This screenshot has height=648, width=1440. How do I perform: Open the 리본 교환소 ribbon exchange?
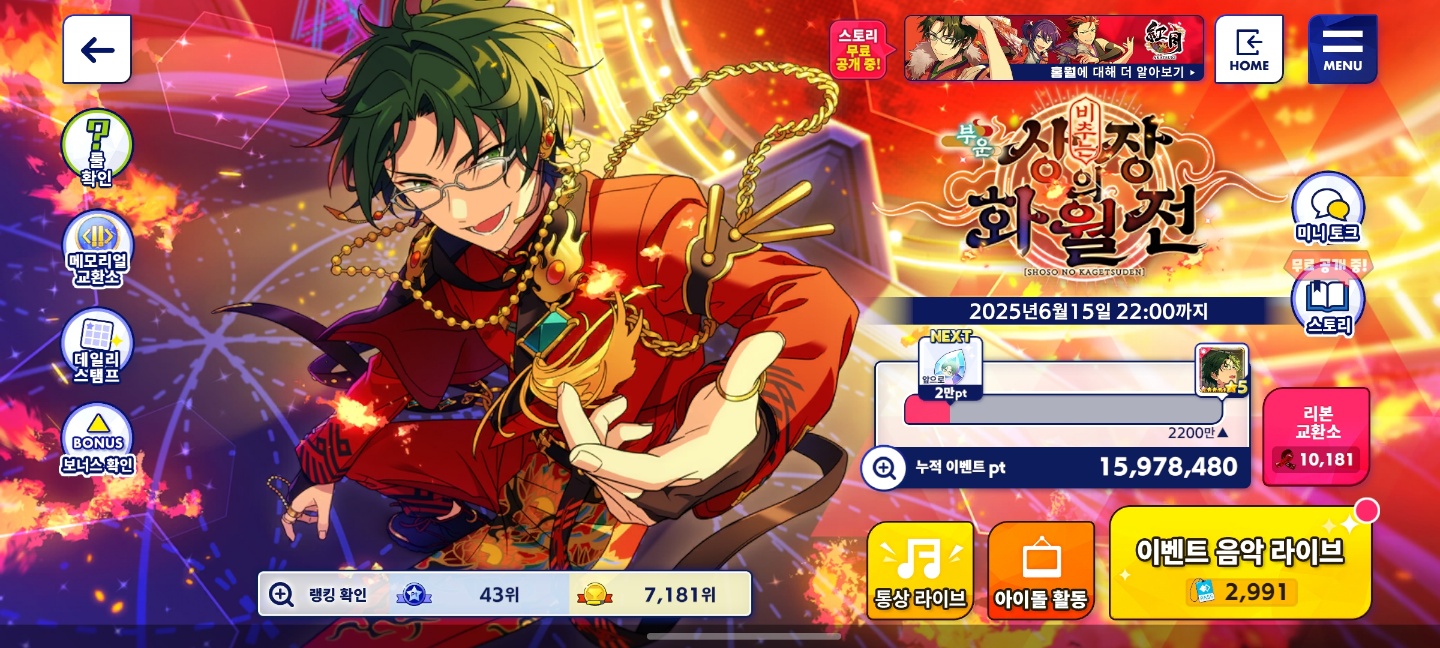1316,437
